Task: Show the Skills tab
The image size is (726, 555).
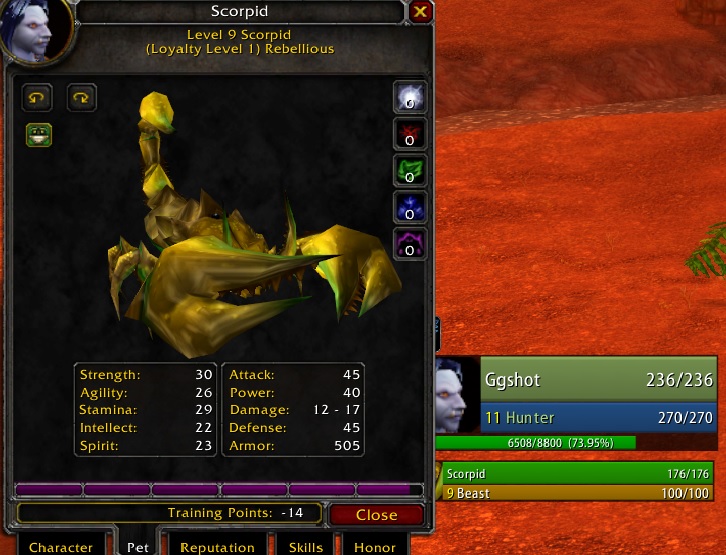Action: pyautogui.click(x=306, y=546)
